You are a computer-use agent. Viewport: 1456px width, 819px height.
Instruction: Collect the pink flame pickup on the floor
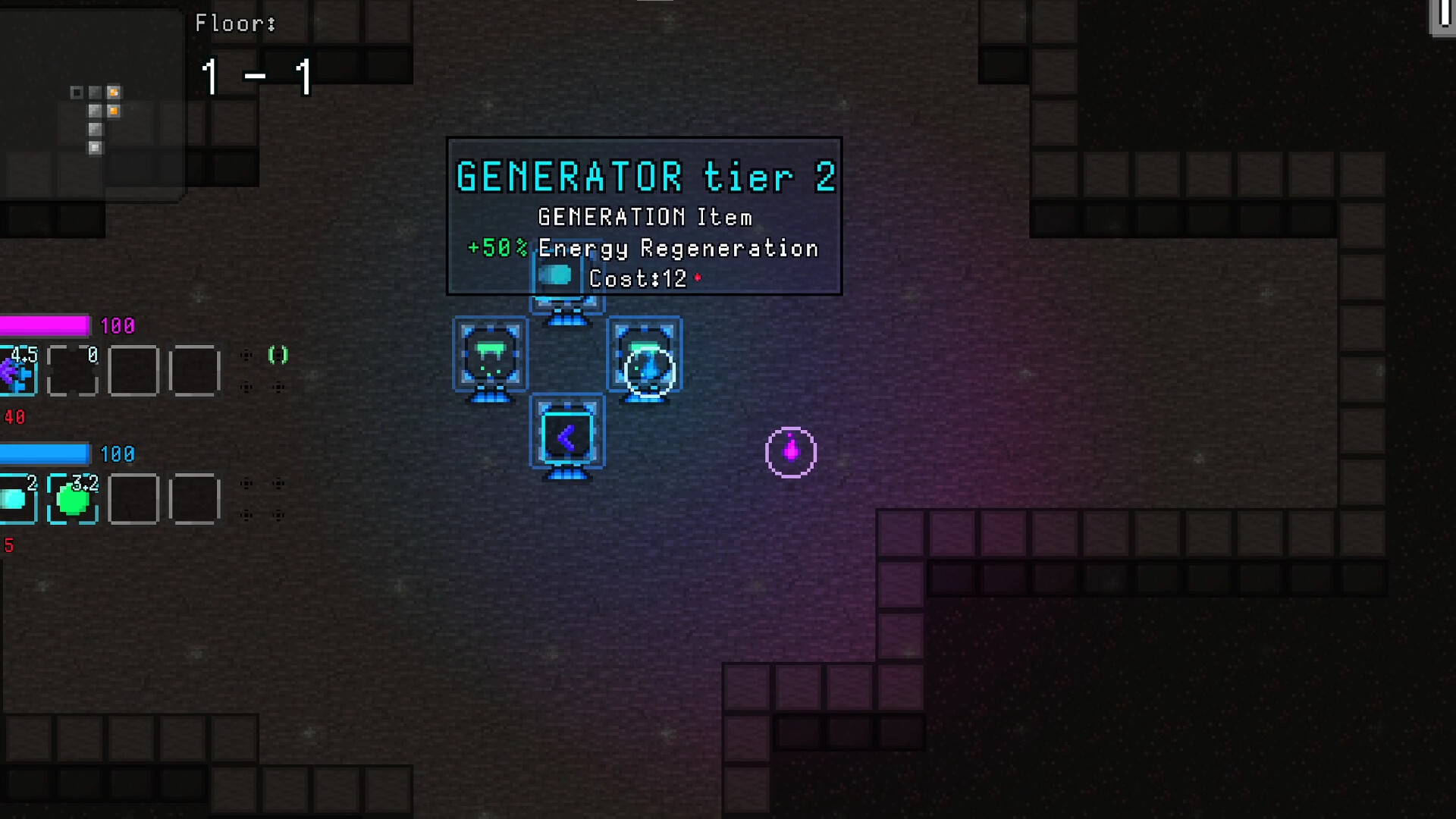[x=792, y=451]
